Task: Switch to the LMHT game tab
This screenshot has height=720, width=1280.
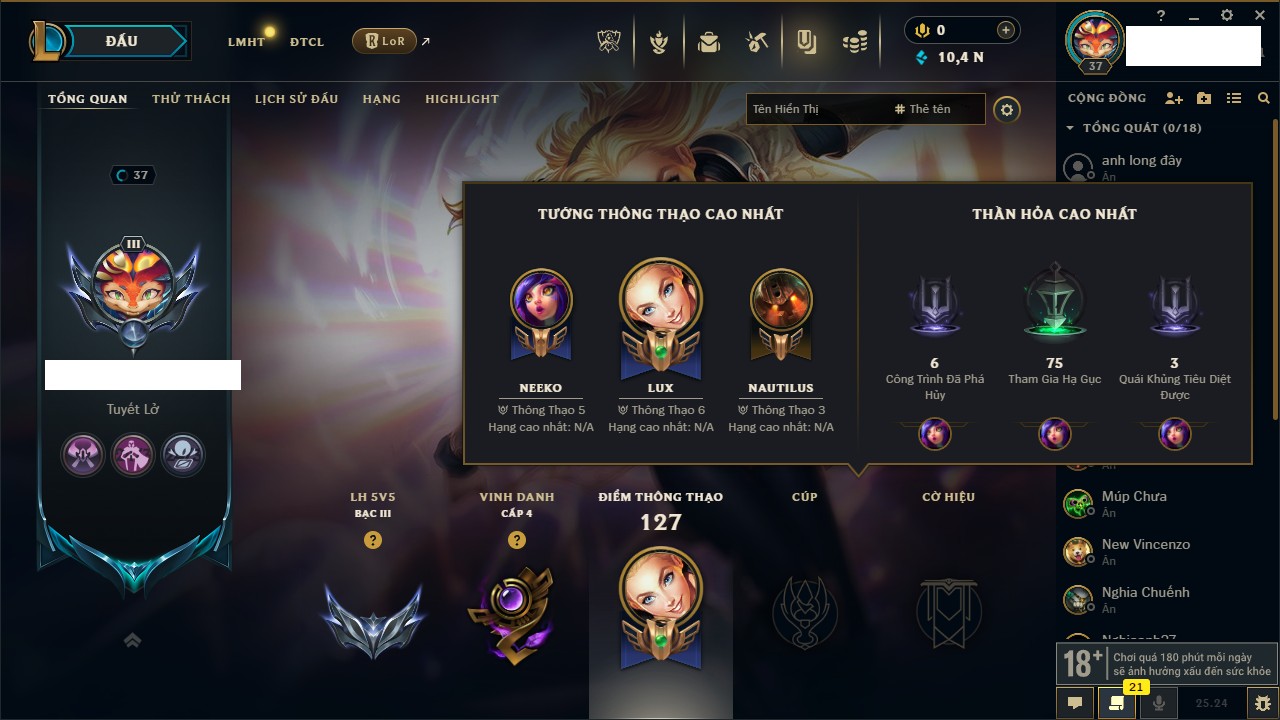Action: 246,42
